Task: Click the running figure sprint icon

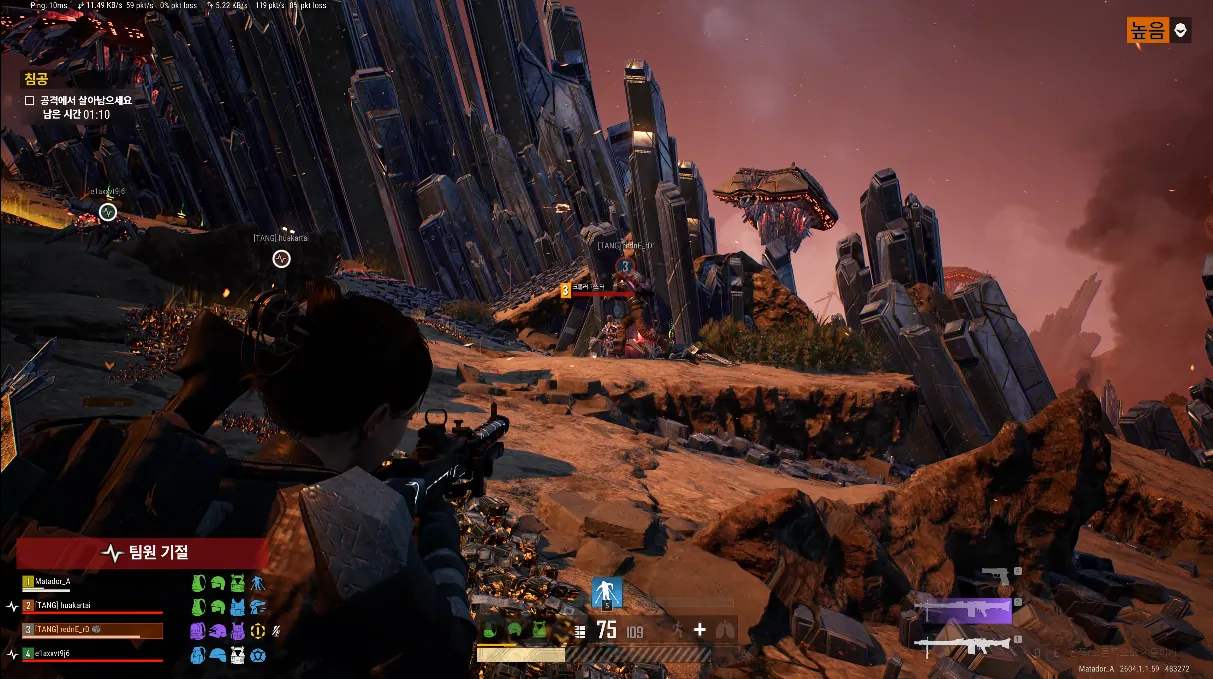Action: tap(675, 629)
